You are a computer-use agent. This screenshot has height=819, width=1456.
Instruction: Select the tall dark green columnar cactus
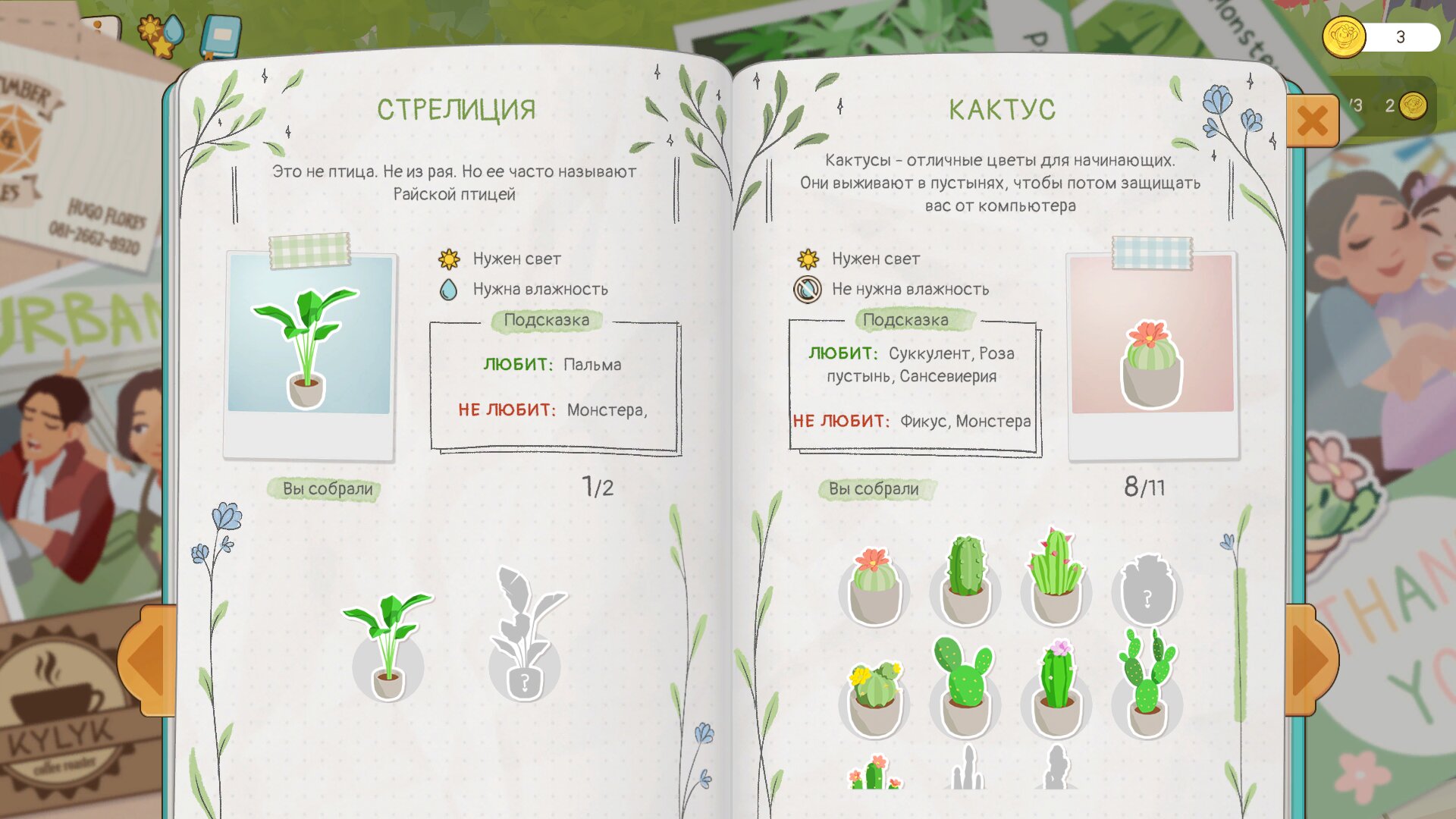(x=965, y=580)
